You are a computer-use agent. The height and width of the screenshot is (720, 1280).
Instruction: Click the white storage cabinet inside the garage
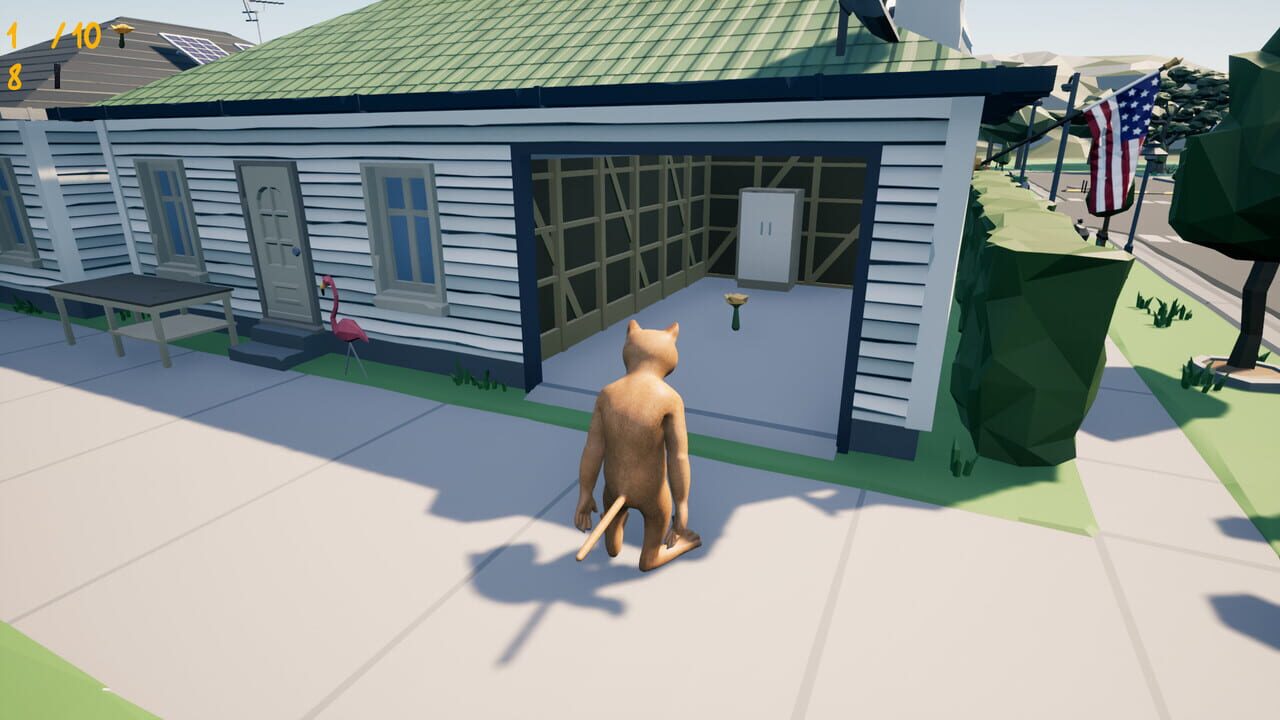click(766, 235)
